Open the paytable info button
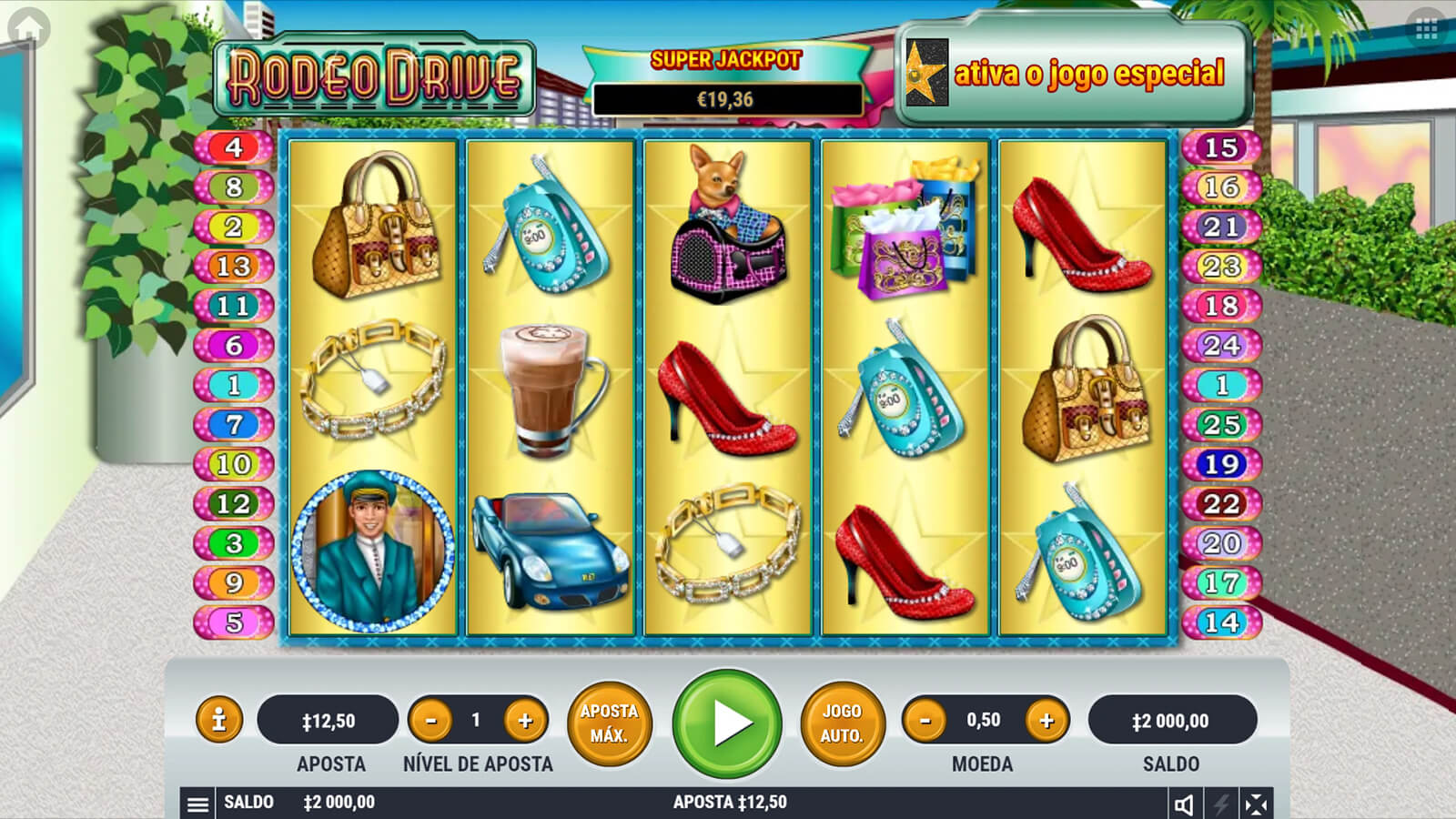The width and height of the screenshot is (1456, 819). pos(218,721)
